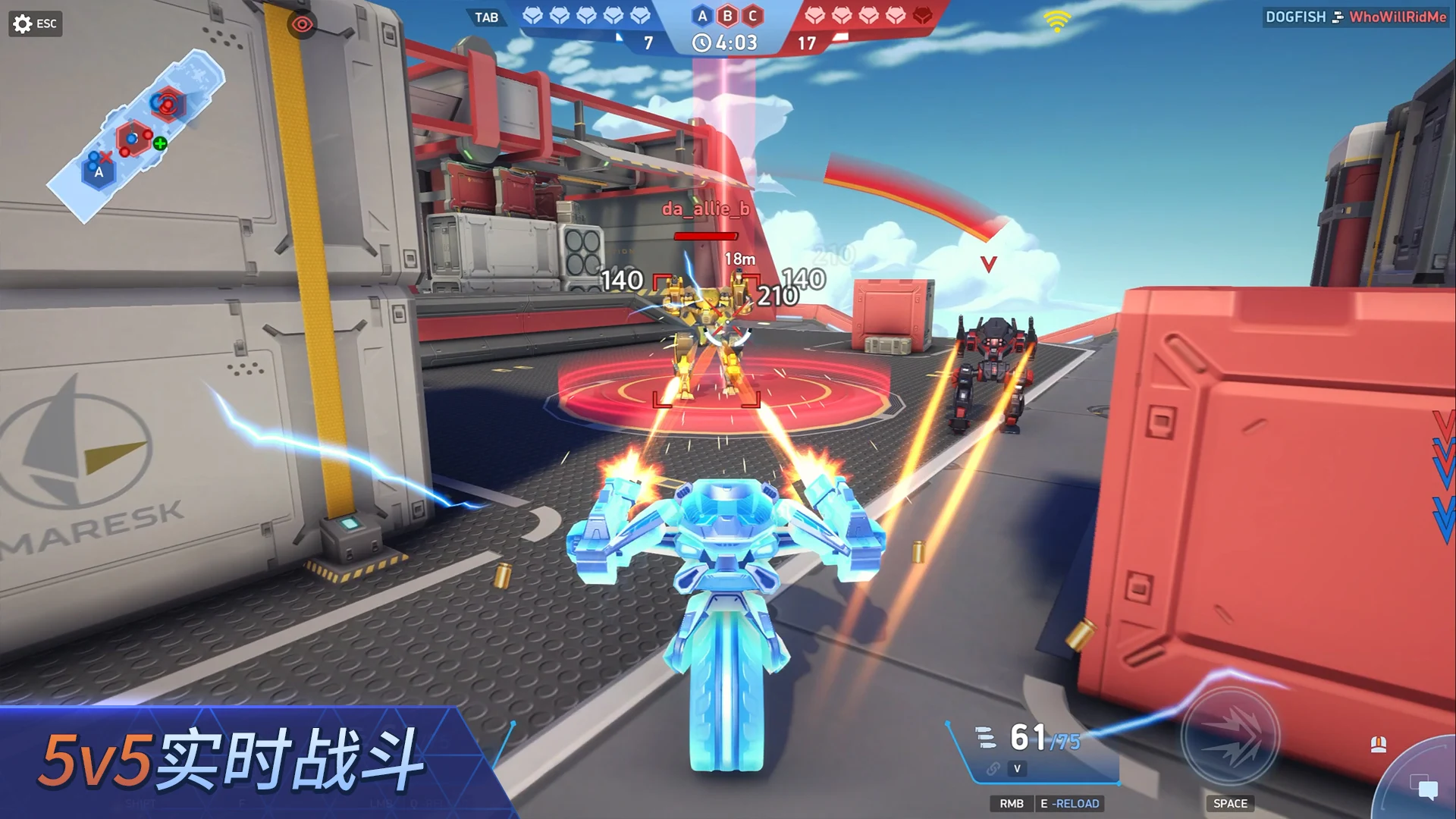Image resolution: width=1456 pixels, height=819 pixels.
Task: Click the RMB fire control label
Action: [1013, 802]
